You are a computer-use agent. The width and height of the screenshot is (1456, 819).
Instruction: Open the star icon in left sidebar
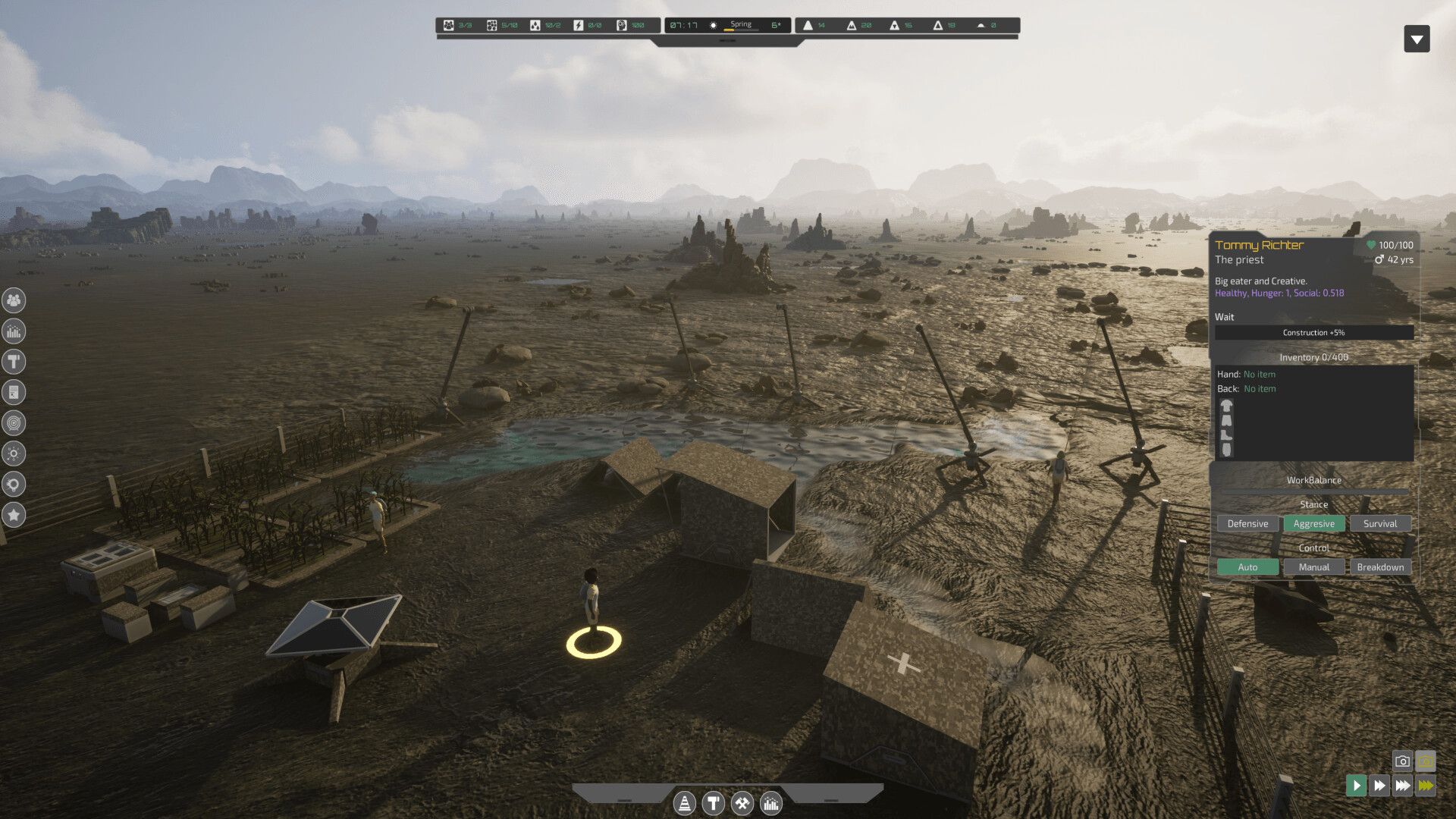point(14,515)
